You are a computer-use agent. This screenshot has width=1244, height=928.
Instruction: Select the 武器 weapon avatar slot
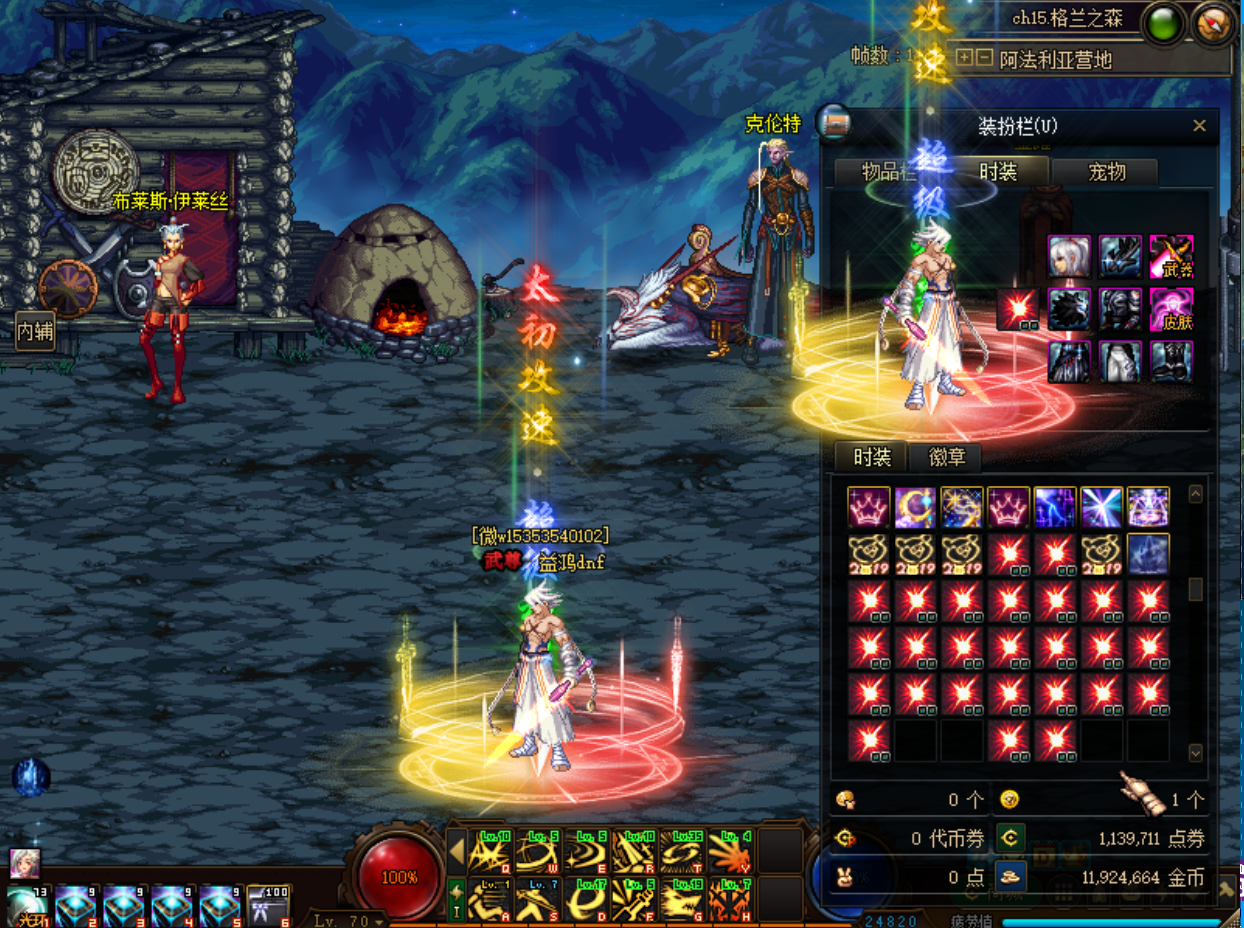[1171, 256]
